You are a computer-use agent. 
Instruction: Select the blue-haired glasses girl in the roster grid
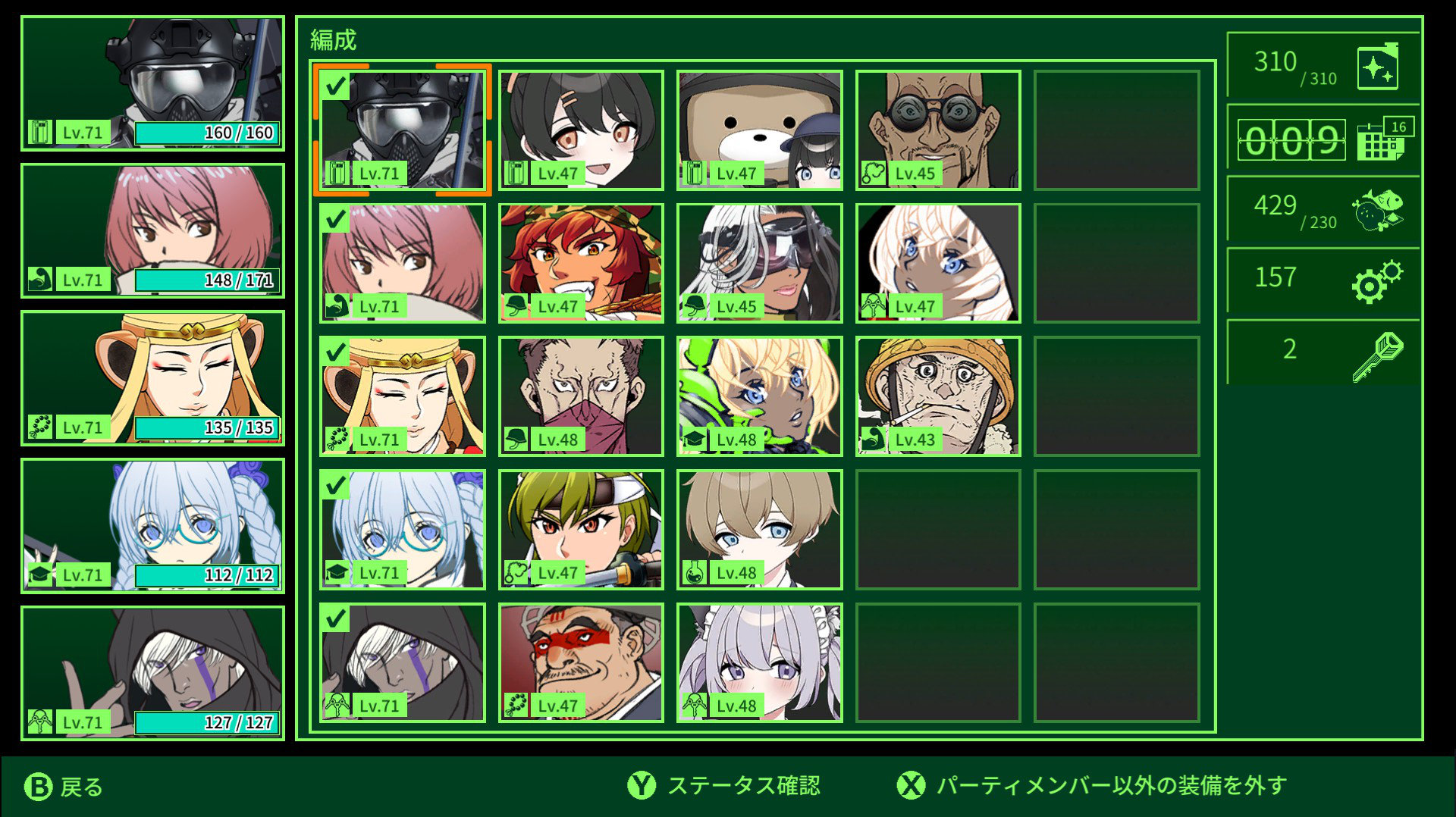click(x=402, y=529)
